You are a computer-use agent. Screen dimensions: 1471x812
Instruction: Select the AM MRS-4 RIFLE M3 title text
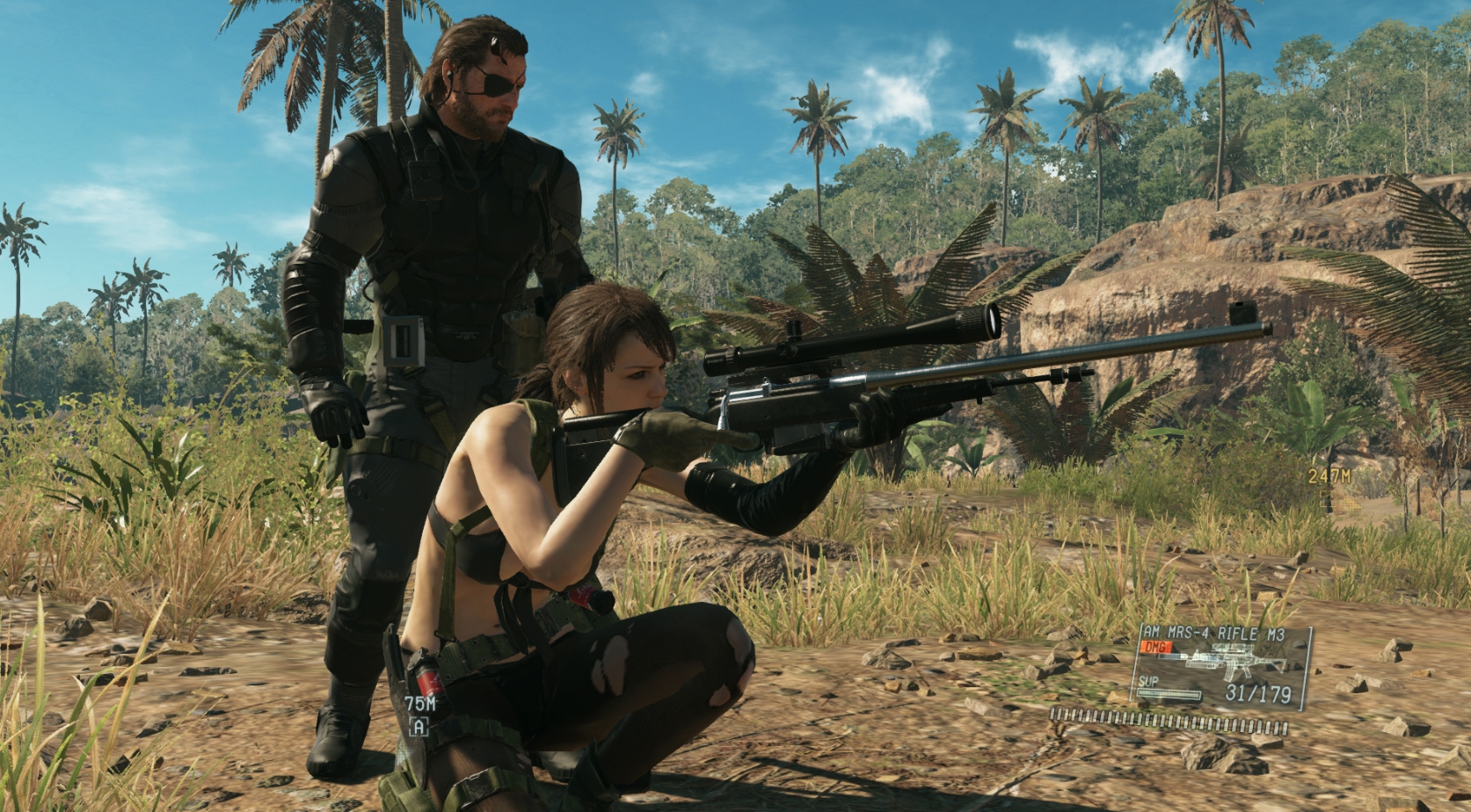(x=1214, y=633)
